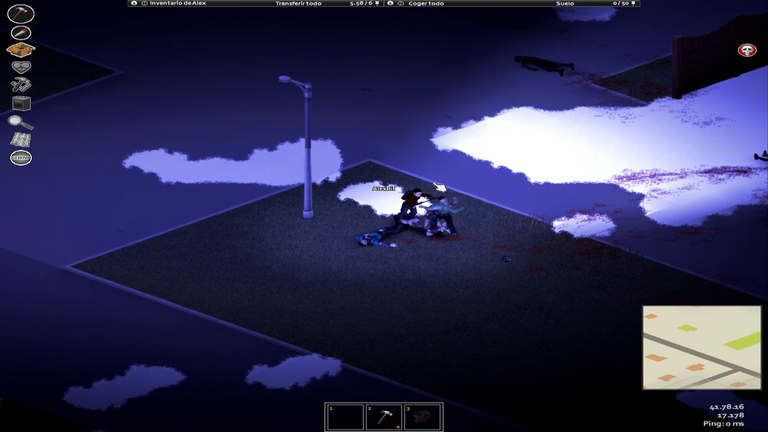Click the 'Coger todo' button

426,4
